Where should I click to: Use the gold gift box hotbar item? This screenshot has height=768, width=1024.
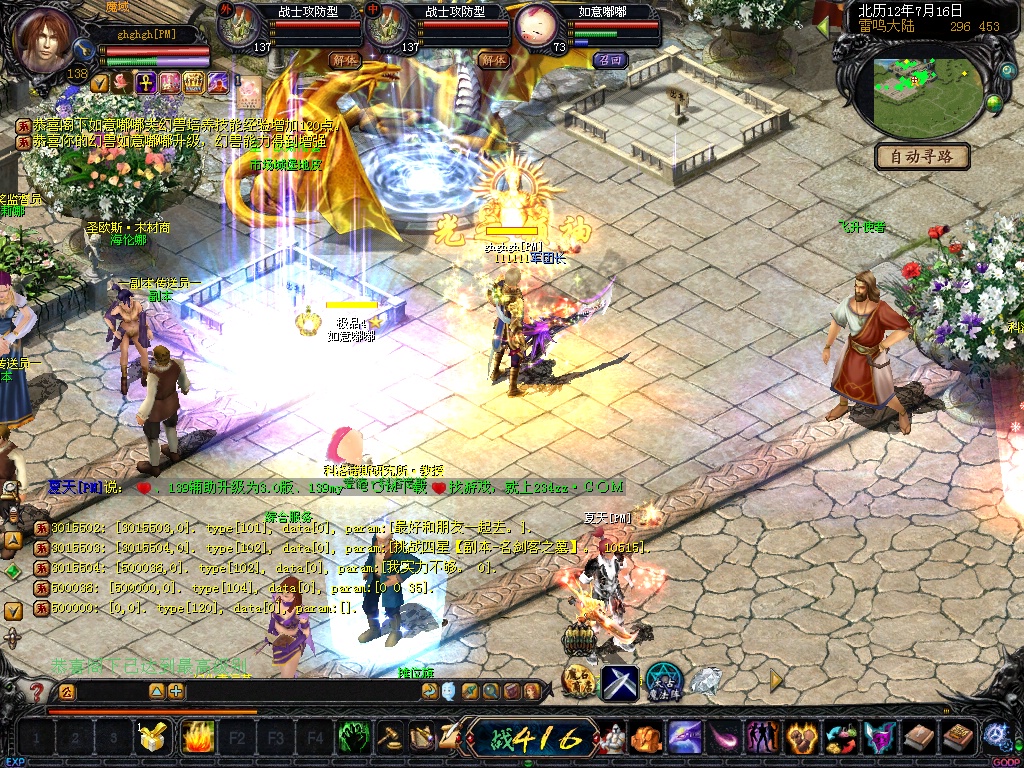click(152, 738)
